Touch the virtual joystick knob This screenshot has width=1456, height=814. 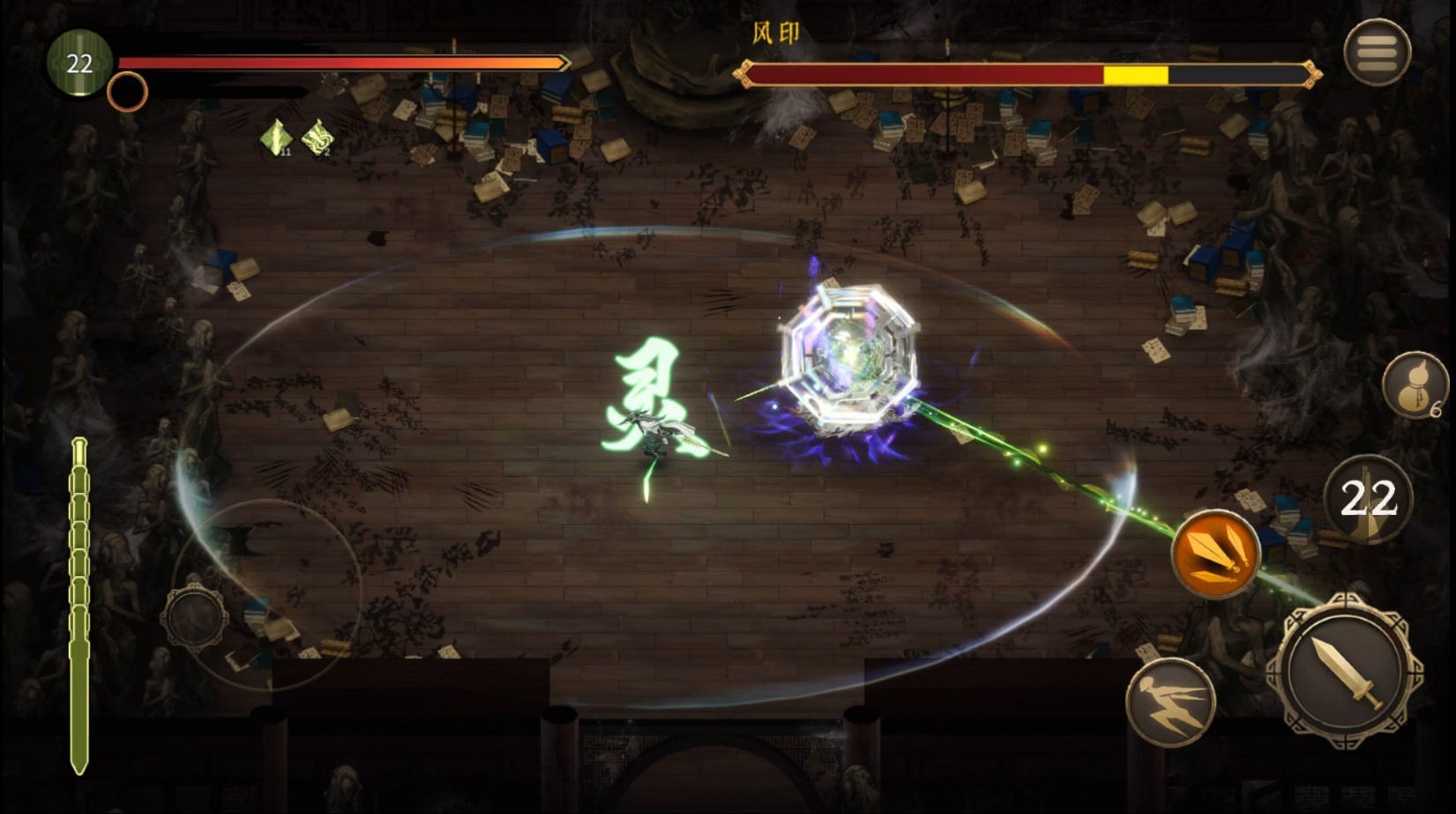click(x=195, y=616)
